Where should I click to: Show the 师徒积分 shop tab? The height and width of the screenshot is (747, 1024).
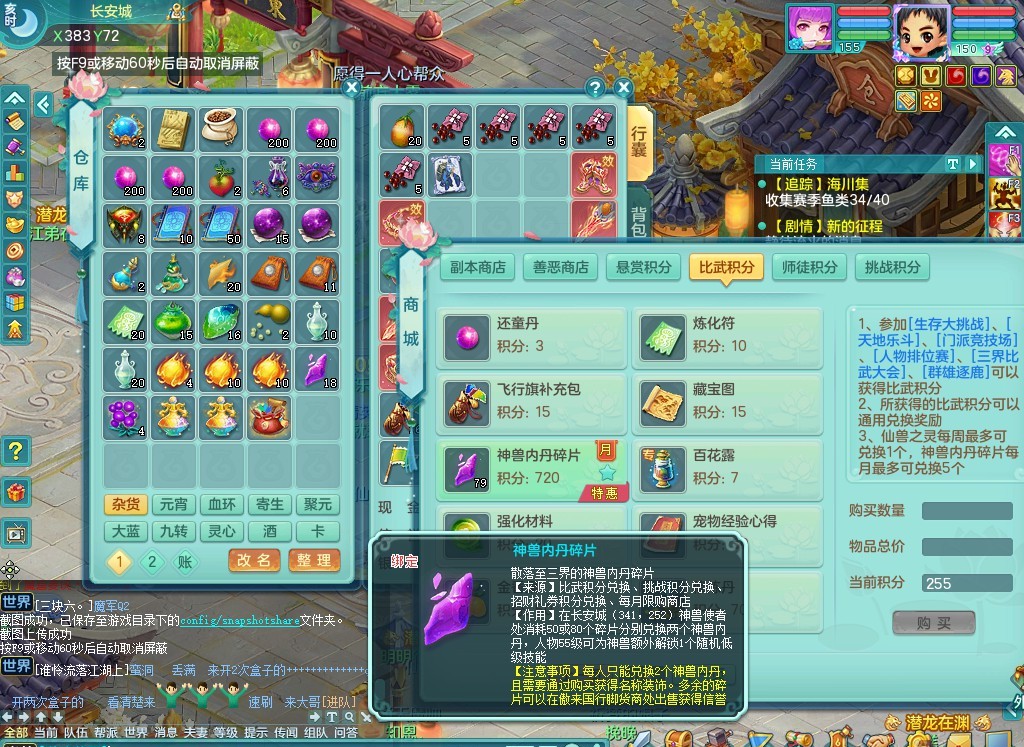click(x=809, y=267)
